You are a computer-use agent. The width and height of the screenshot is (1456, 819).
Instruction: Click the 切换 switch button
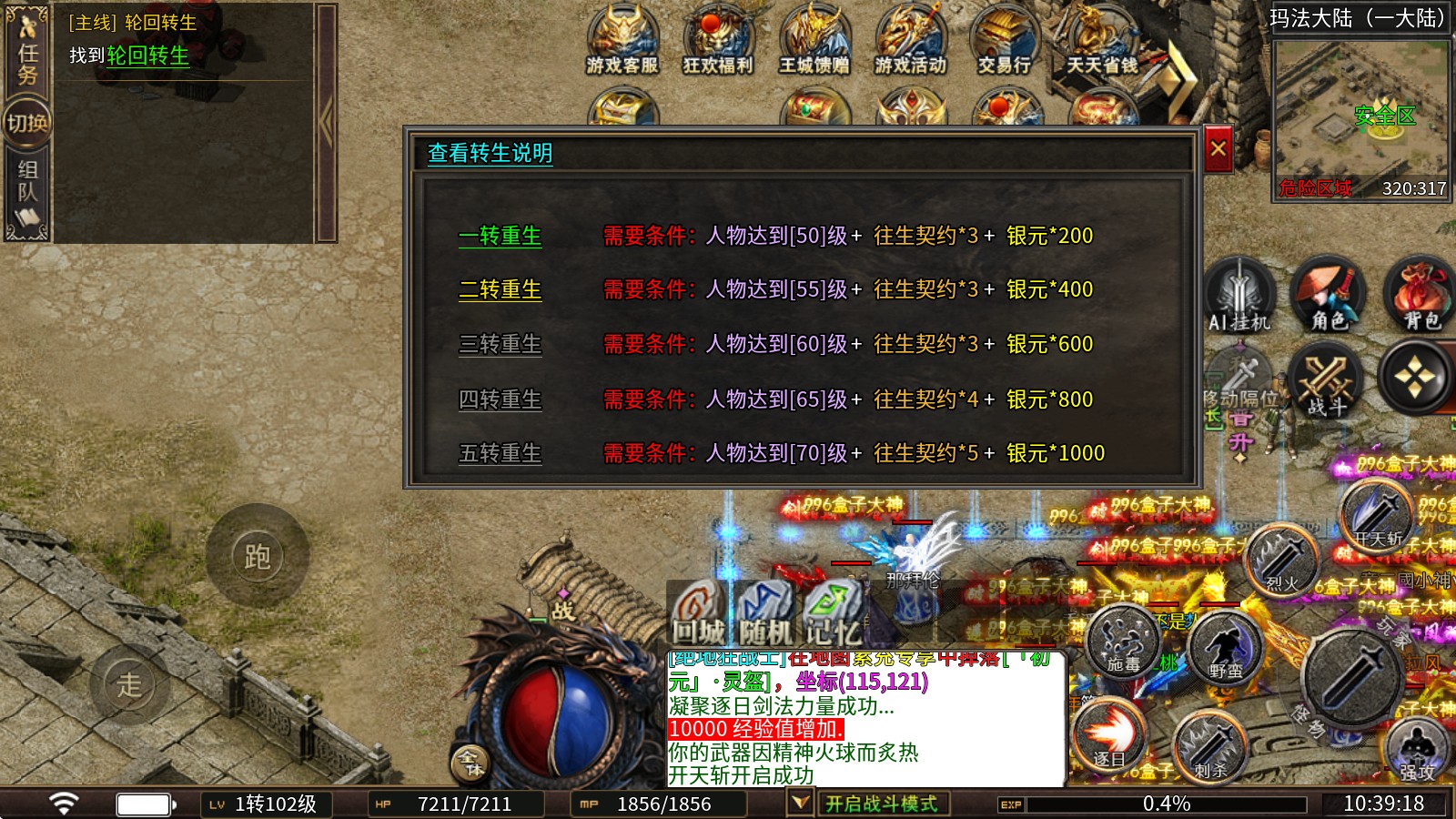coord(27,122)
